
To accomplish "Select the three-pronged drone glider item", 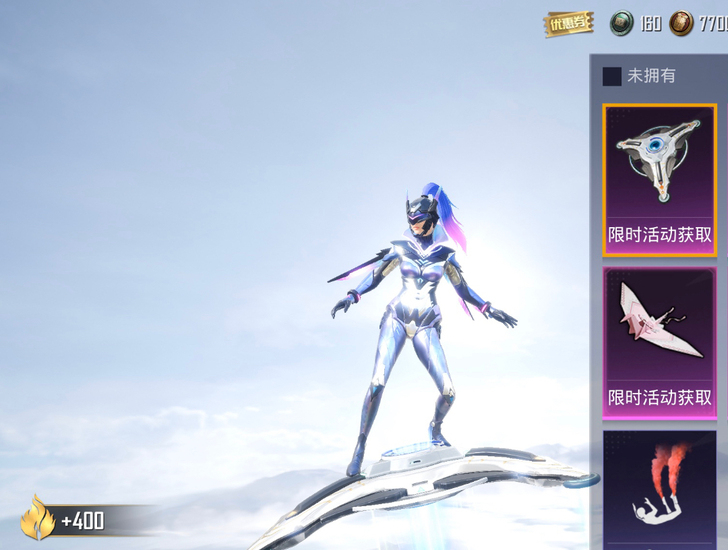I will 659,179.
